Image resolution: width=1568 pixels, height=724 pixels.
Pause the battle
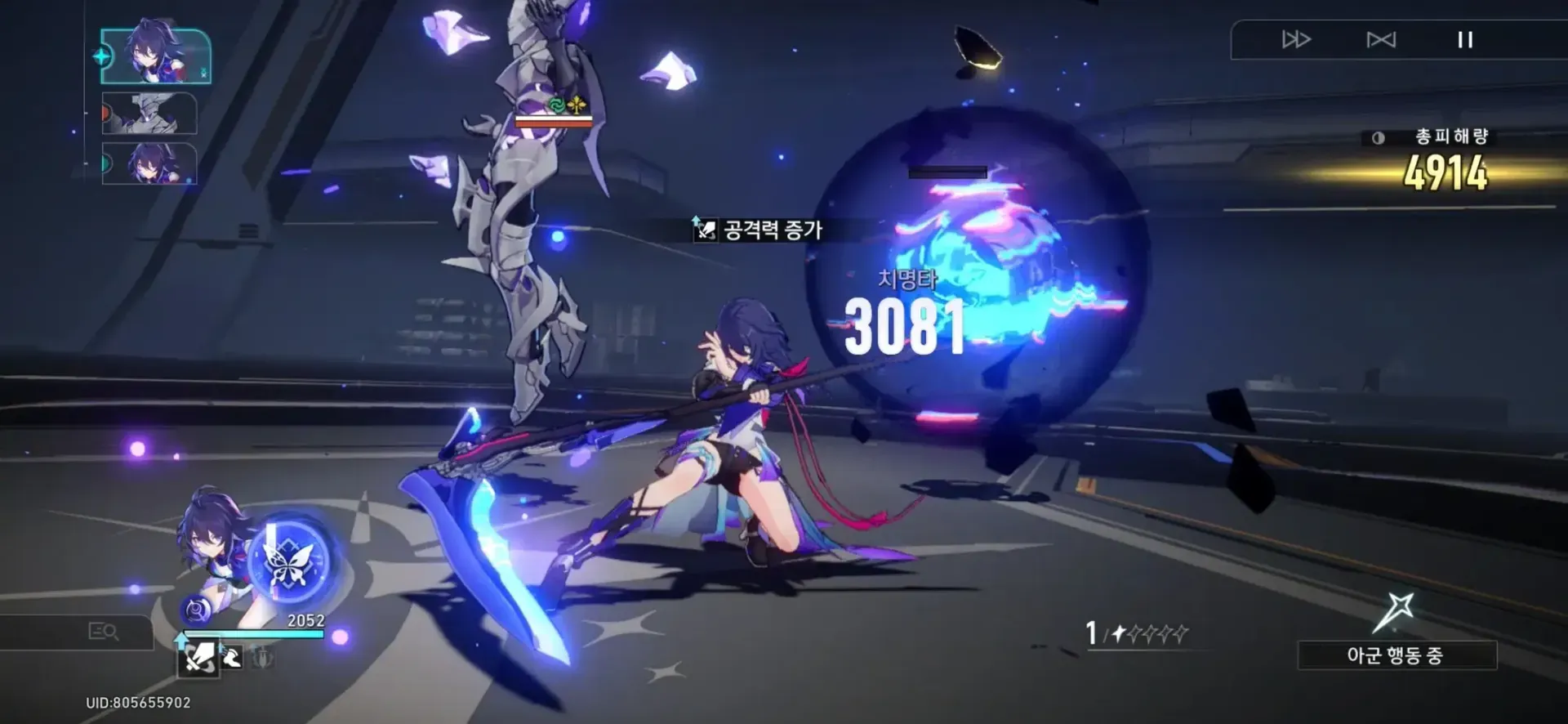(x=1465, y=39)
